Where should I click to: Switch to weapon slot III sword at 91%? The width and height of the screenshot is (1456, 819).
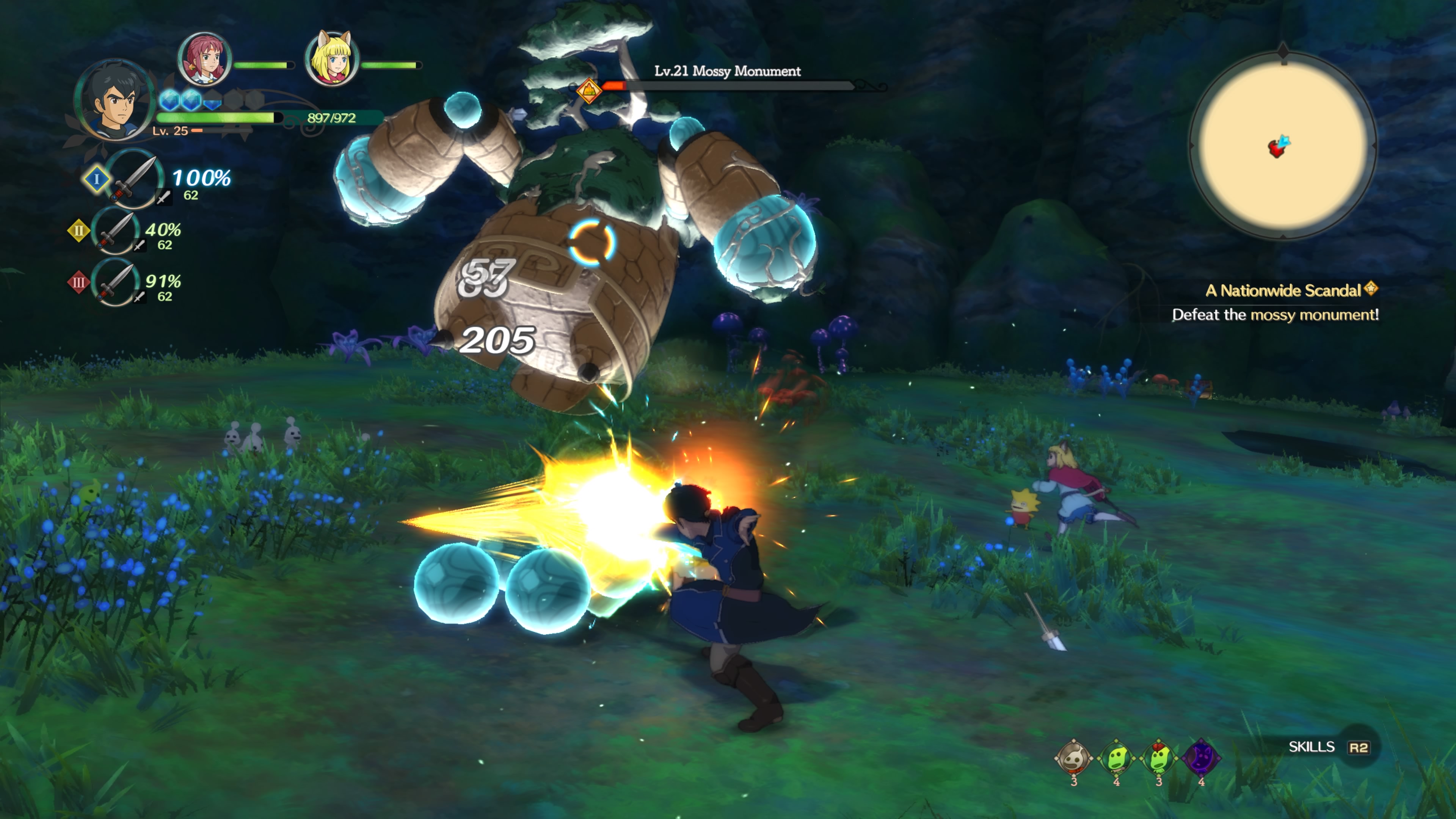coord(116,282)
